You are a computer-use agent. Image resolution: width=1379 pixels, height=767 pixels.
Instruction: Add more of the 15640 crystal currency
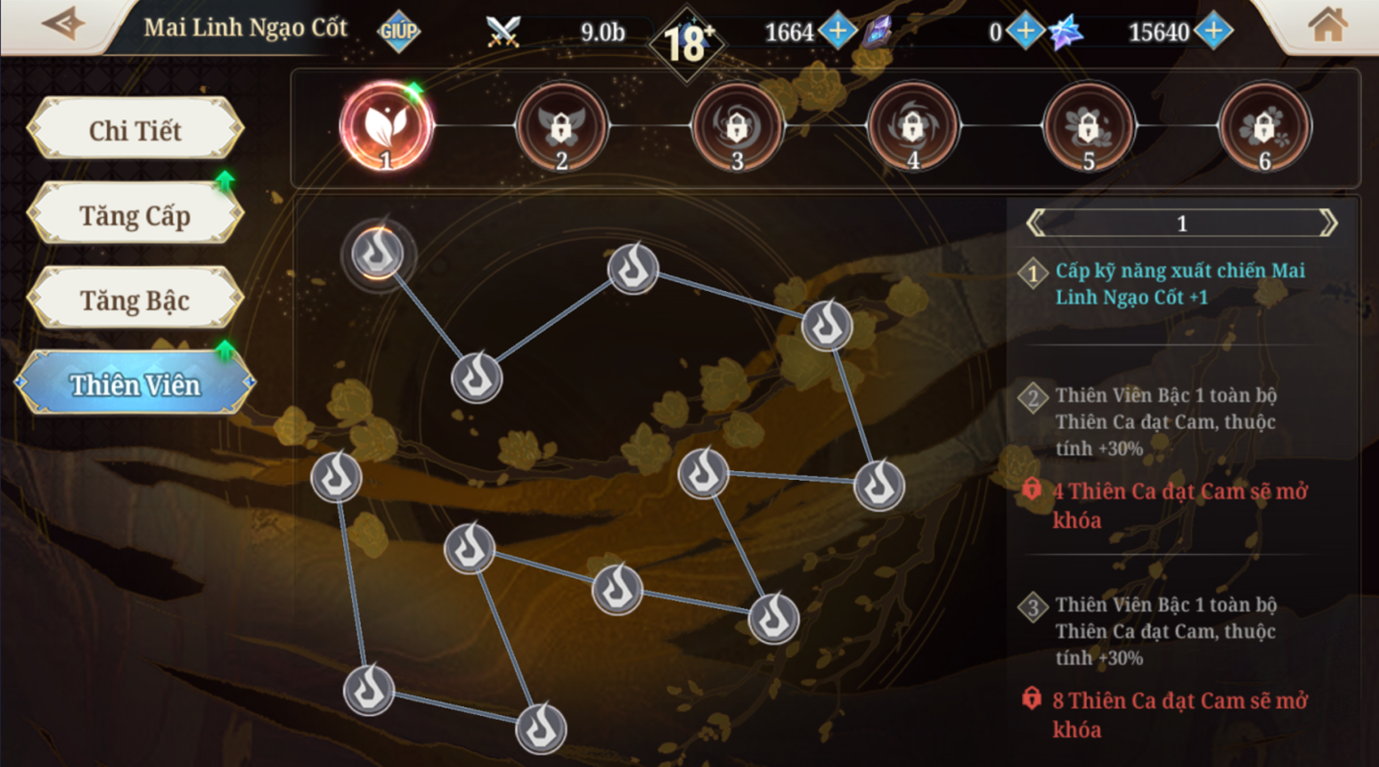coord(1212,32)
